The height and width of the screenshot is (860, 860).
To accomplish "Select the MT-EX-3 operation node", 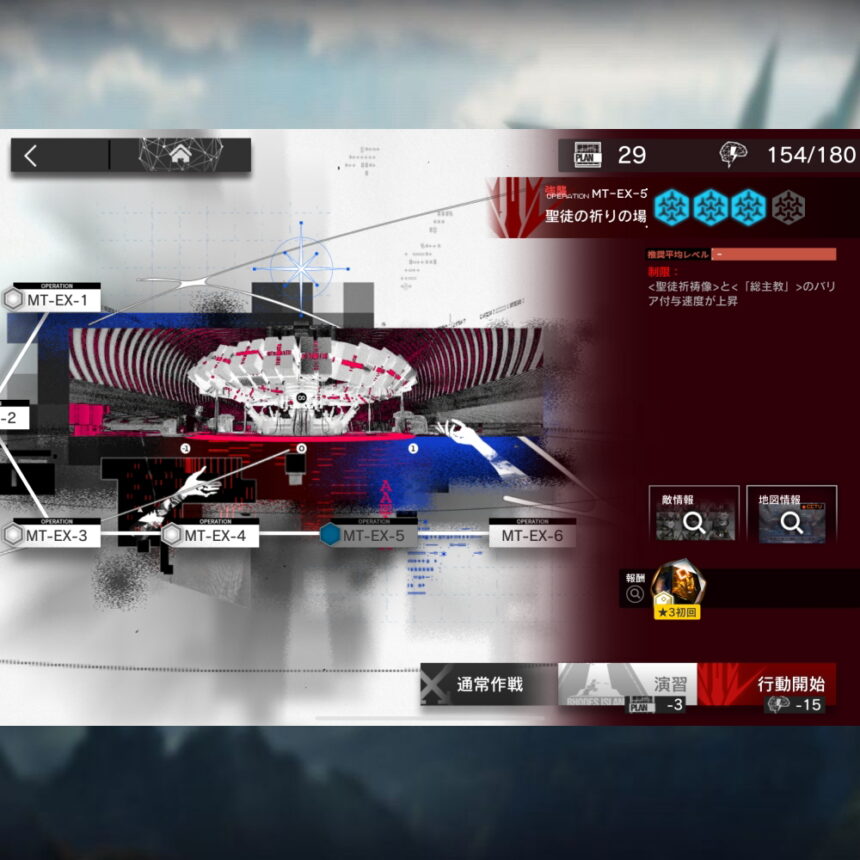I will point(56,535).
